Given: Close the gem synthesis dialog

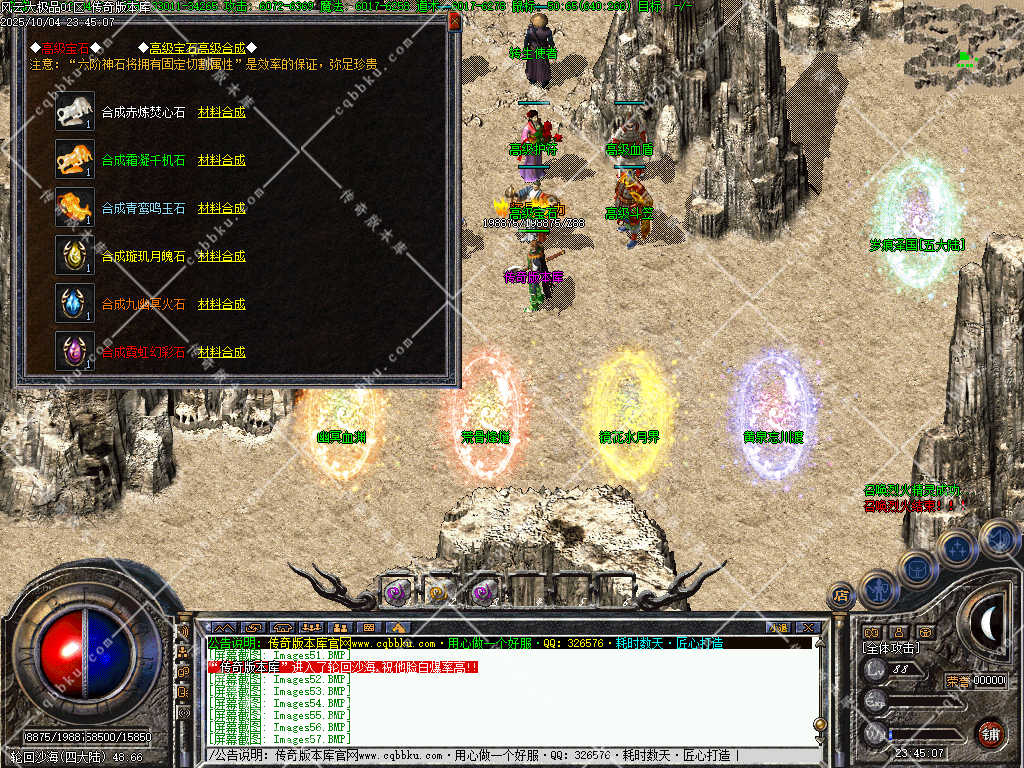Looking at the screenshot, I should point(454,21).
